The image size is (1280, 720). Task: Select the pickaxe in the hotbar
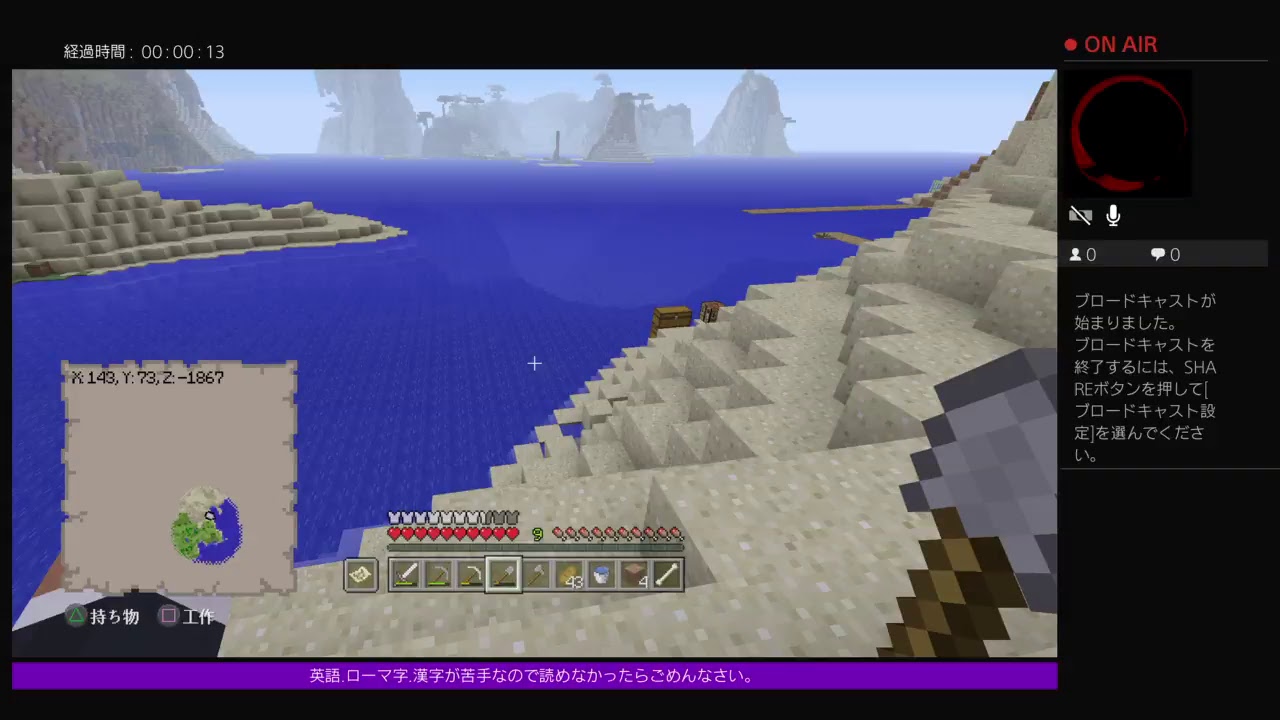pos(438,574)
